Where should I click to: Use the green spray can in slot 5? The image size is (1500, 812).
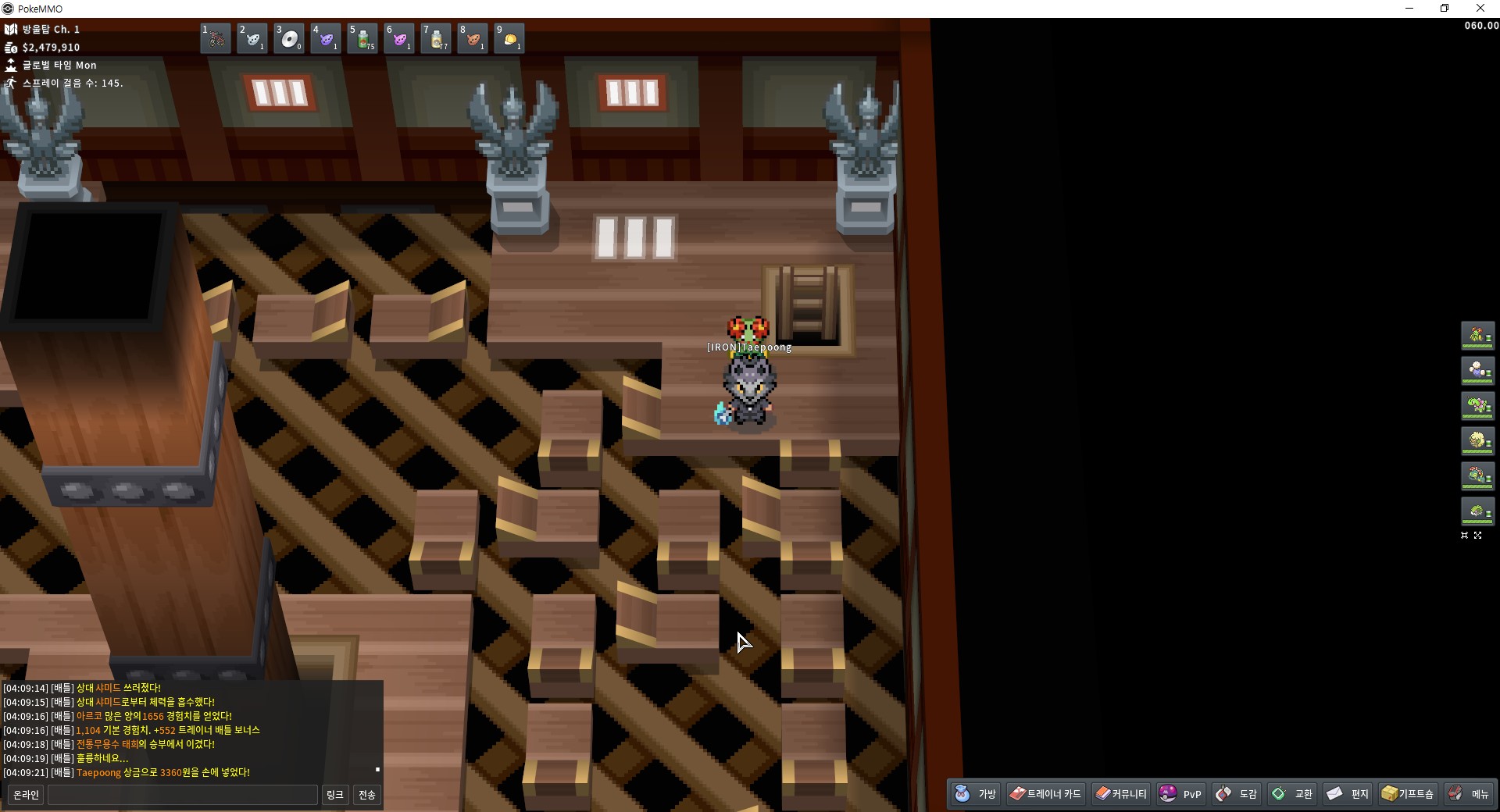362,38
